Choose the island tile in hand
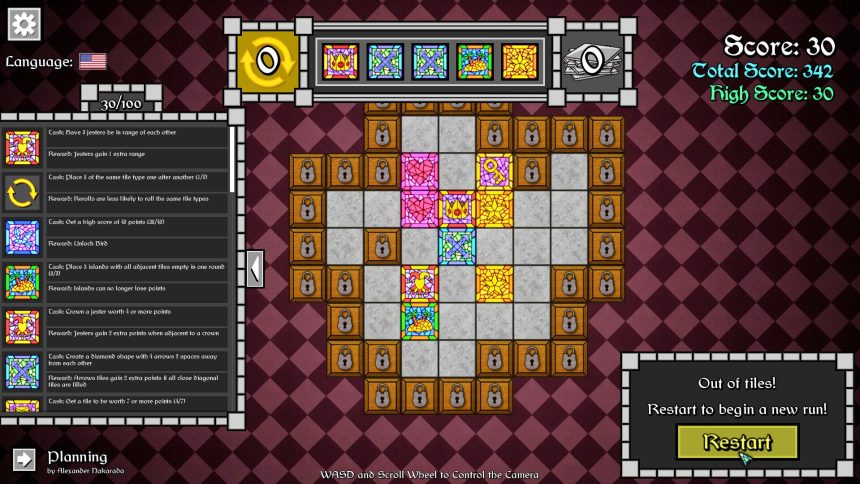The height and width of the screenshot is (484, 860). (x=475, y=61)
